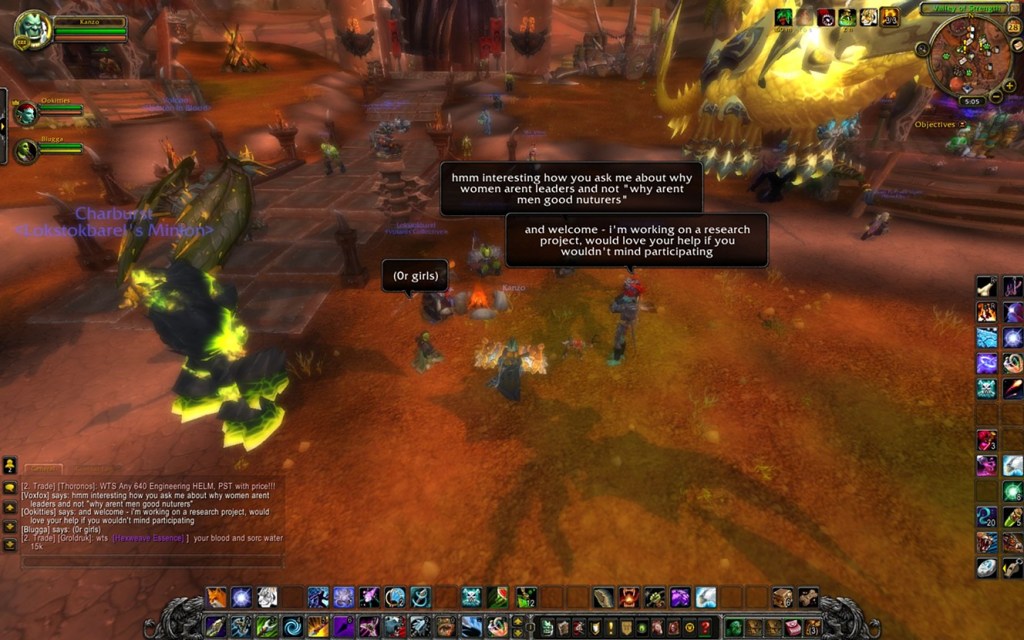This screenshot has height=640, width=1024.
Task: Click the chat text entry box
Action: 150,562
